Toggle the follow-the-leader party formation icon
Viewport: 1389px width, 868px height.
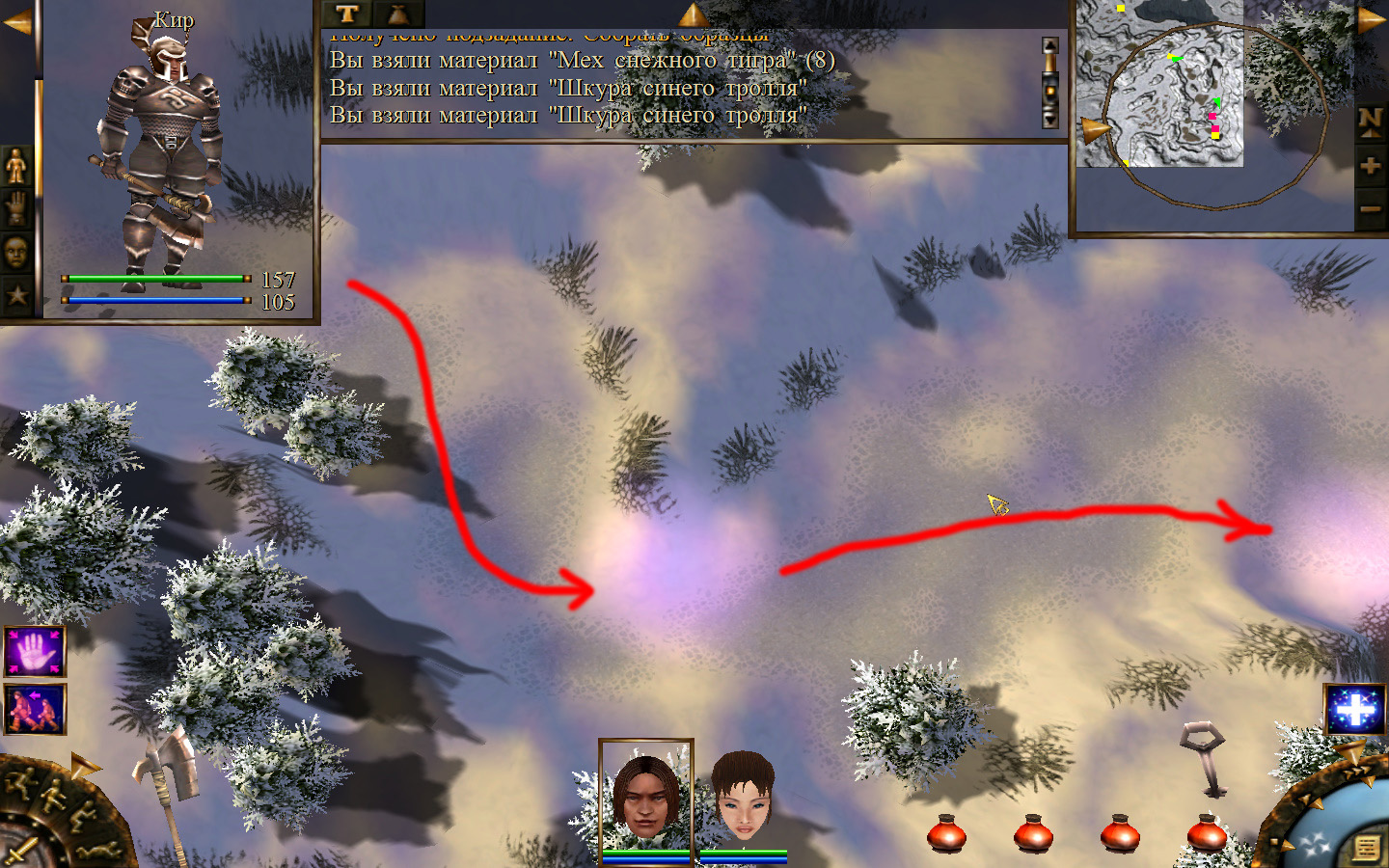pyautogui.click(x=35, y=709)
